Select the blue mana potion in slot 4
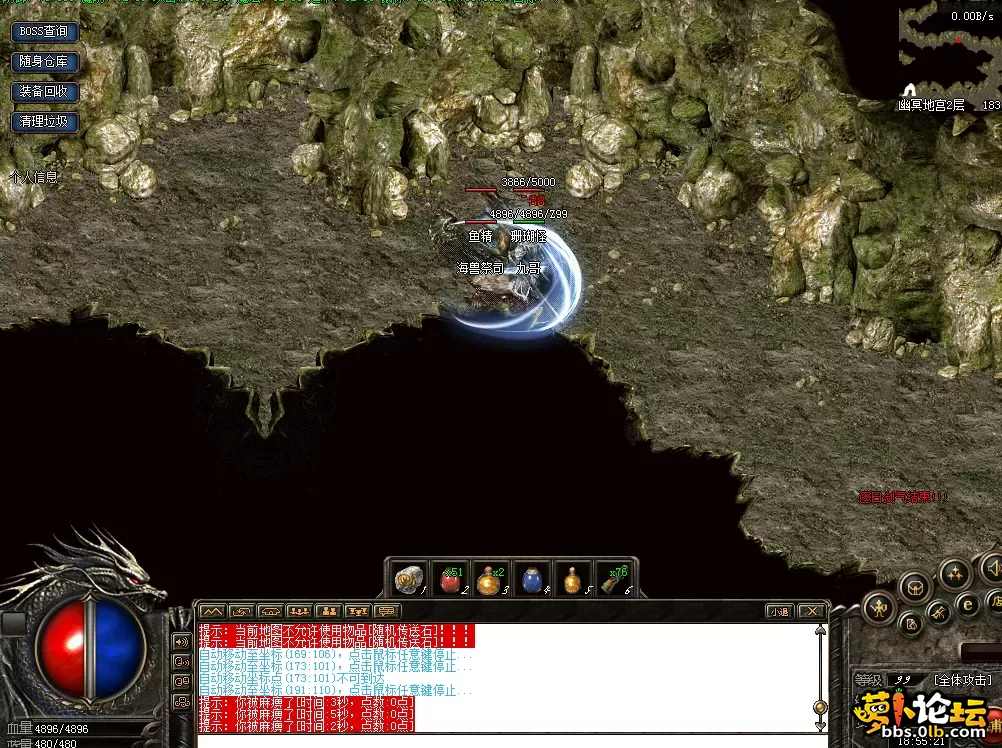 (530, 579)
